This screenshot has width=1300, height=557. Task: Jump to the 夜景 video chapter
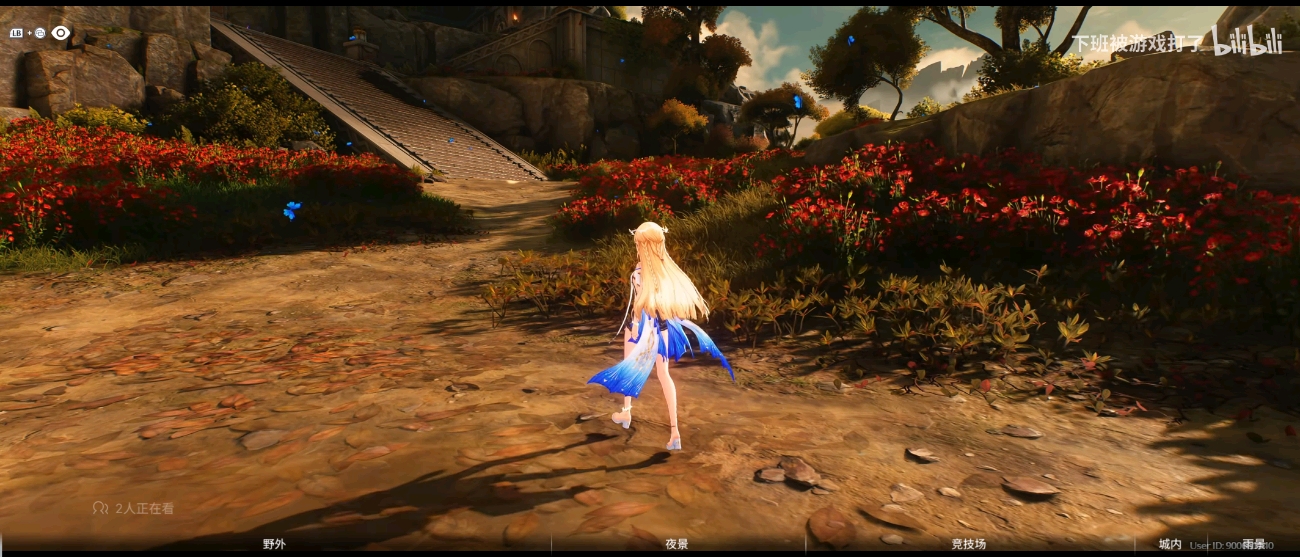click(677, 544)
